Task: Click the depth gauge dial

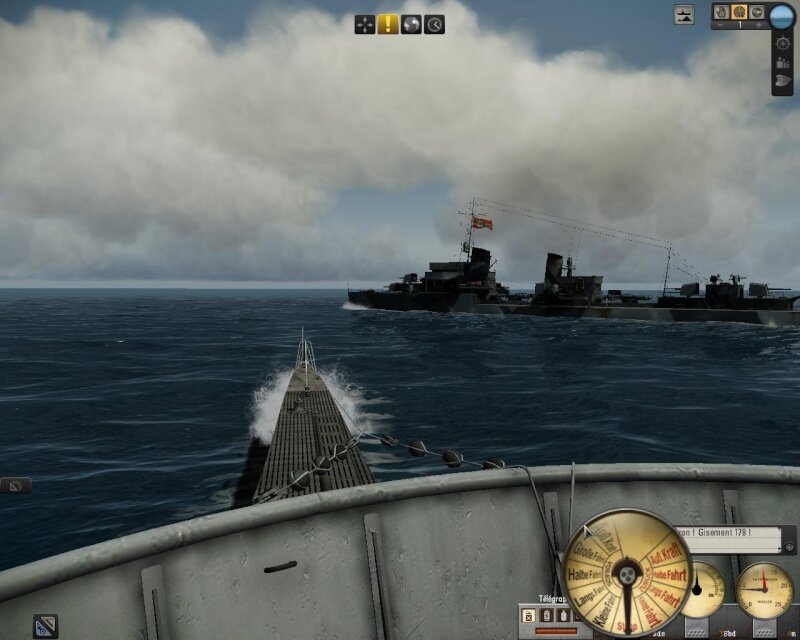Action: click(x=763, y=590)
